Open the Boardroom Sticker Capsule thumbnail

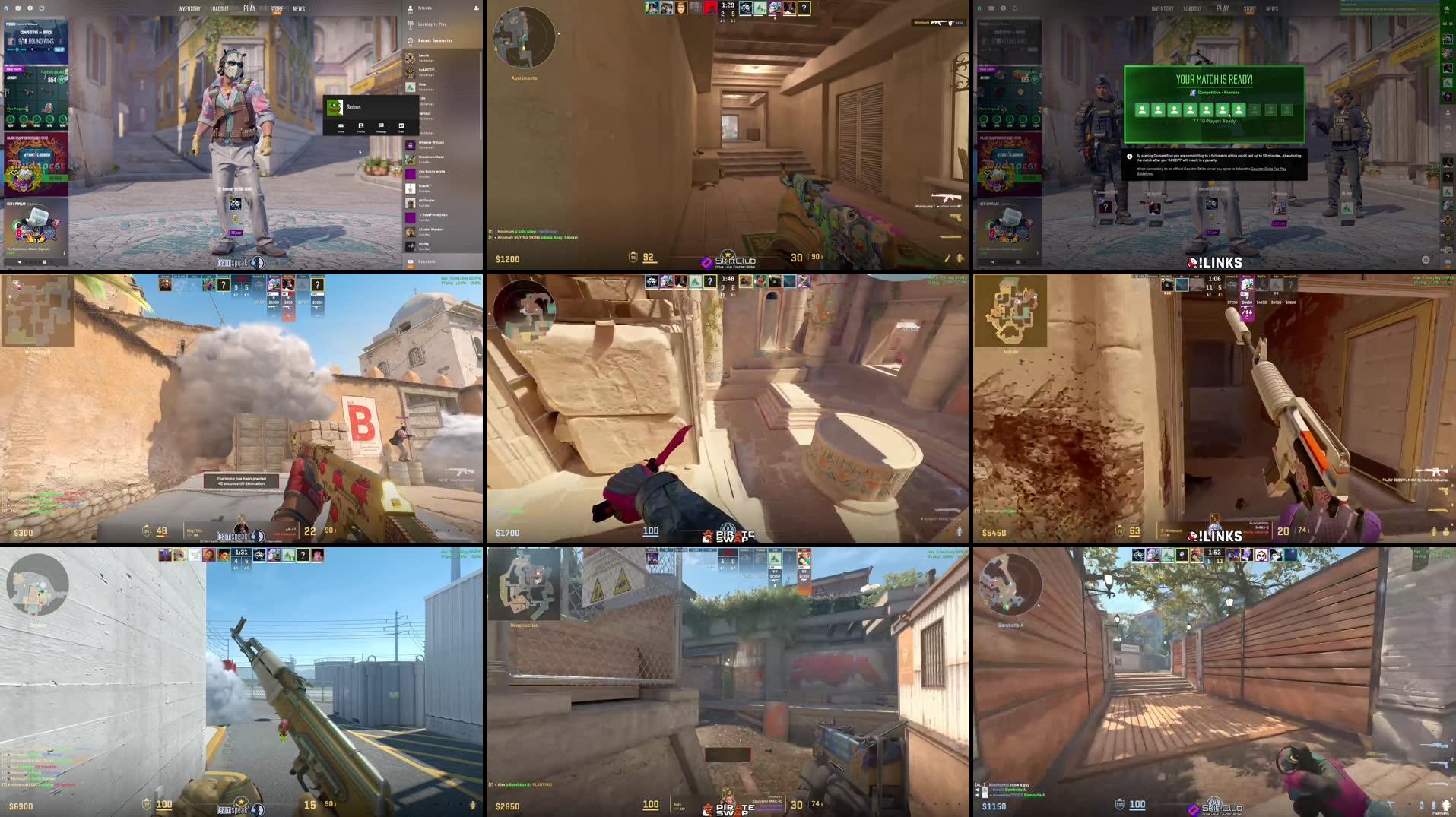click(x=36, y=226)
